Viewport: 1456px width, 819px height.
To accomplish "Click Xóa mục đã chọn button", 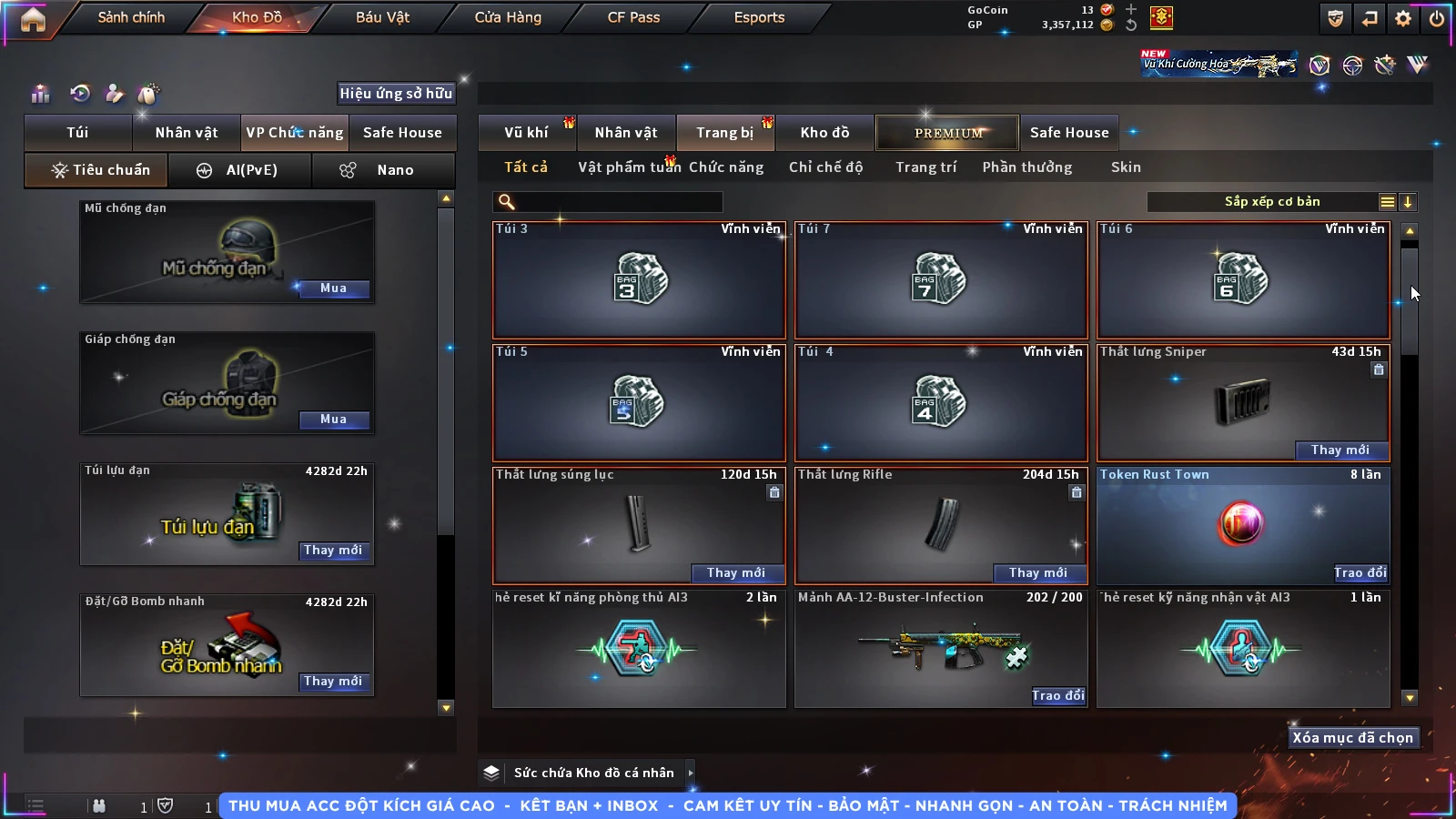I will point(1352,738).
